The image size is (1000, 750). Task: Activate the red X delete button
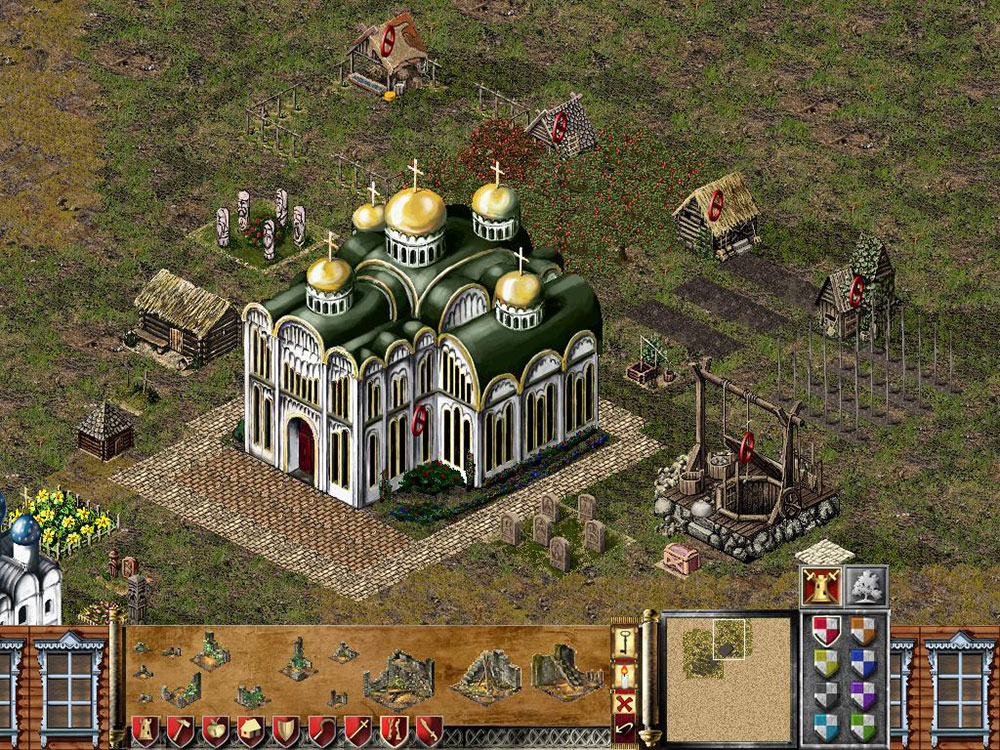pos(624,703)
